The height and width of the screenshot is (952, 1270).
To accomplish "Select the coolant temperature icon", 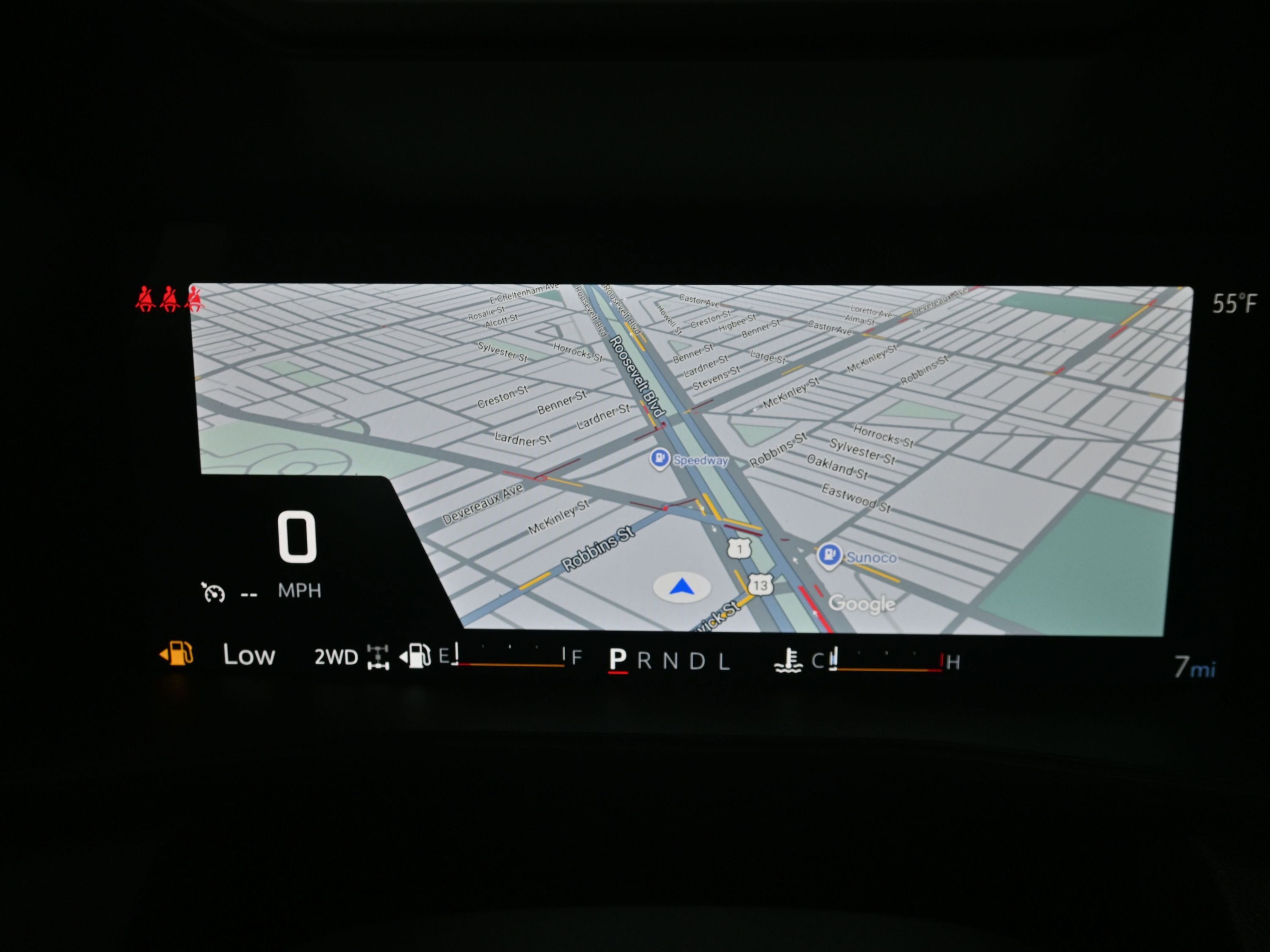I will click(x=789, y=660).
